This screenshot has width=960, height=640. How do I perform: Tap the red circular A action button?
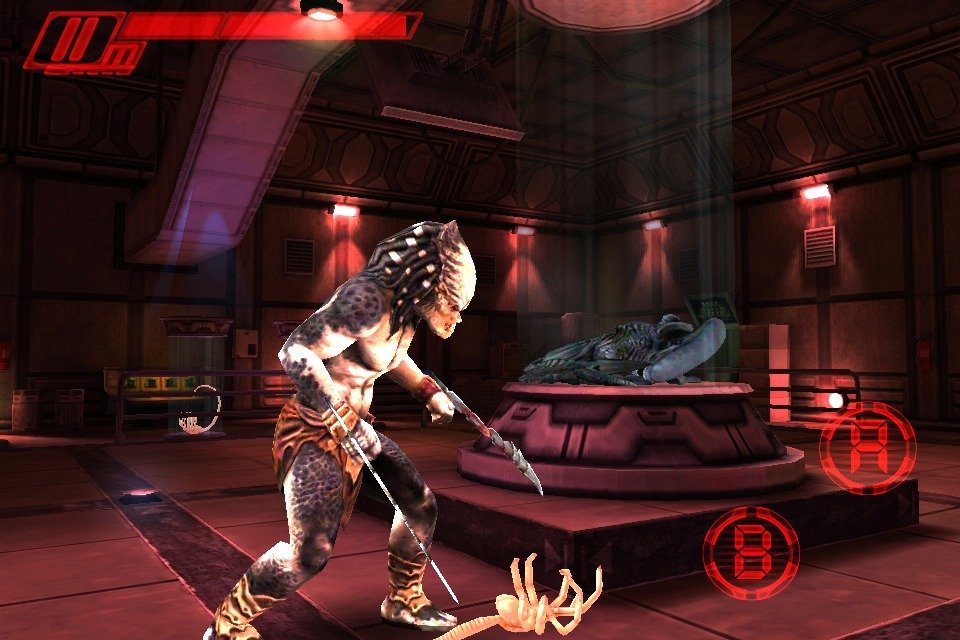point(868,447)
